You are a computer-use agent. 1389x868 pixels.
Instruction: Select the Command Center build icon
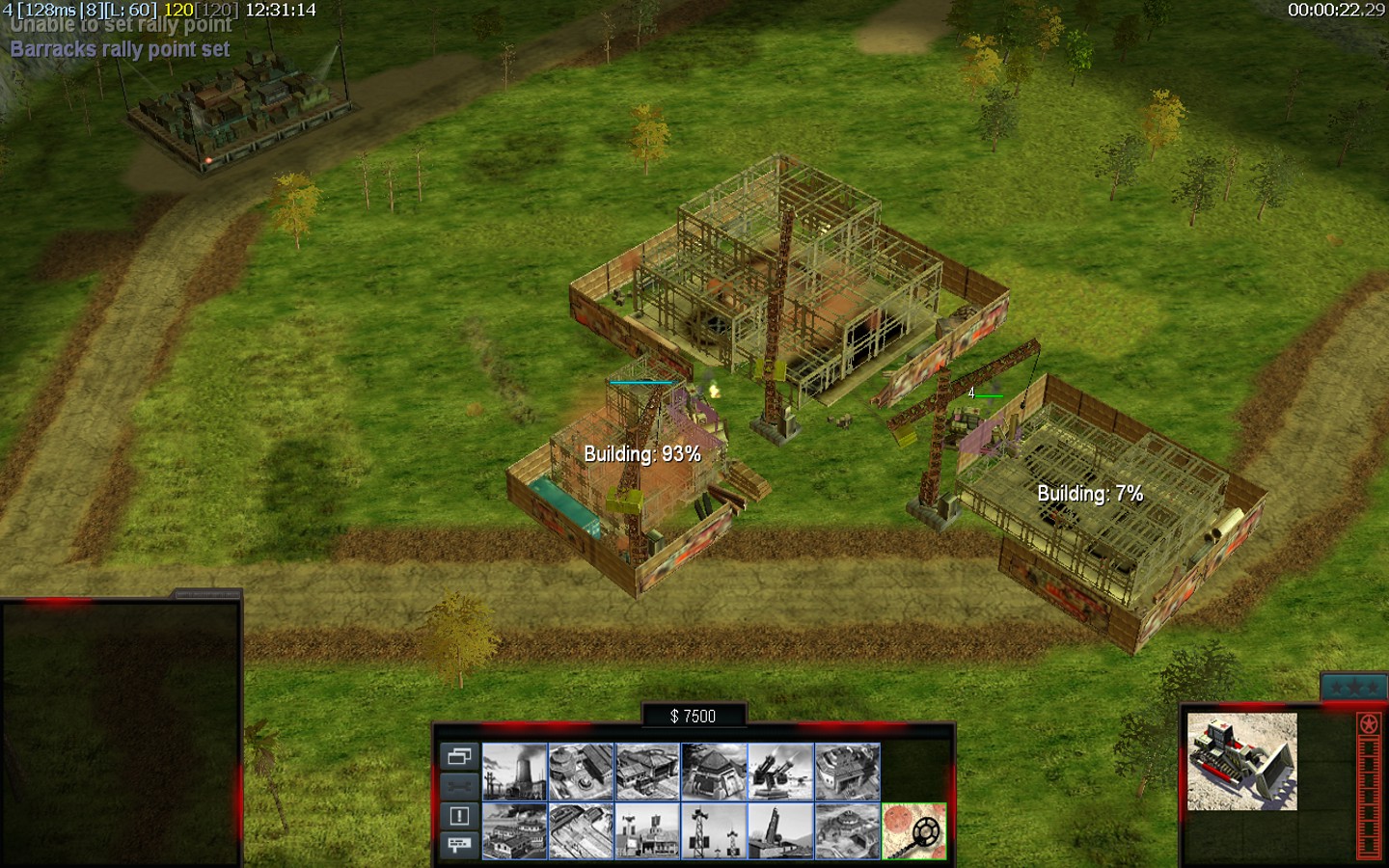[x=847, y=831]
